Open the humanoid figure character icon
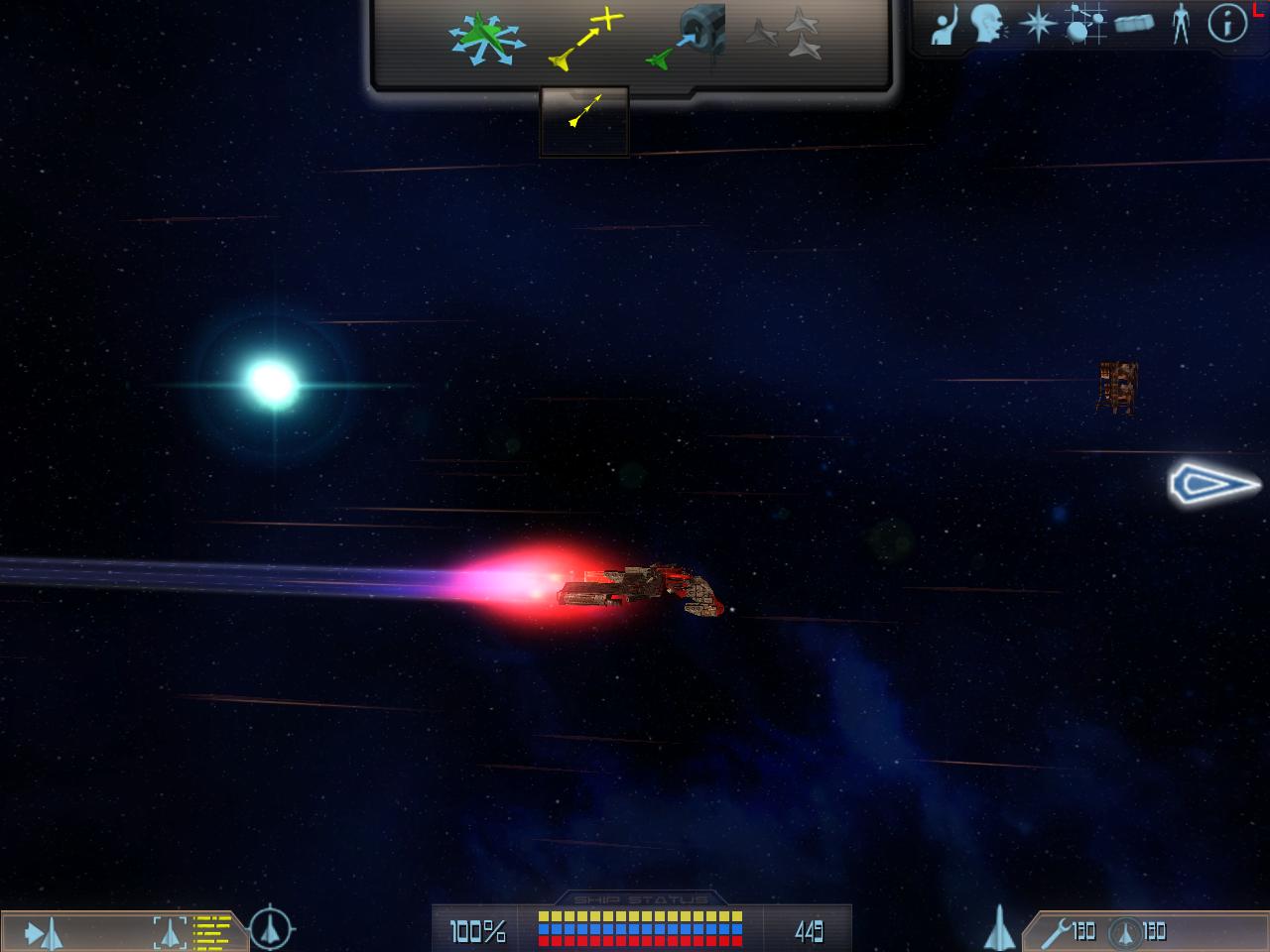The height and width of the screenshot is (952, 1270). click(1180, 24)
